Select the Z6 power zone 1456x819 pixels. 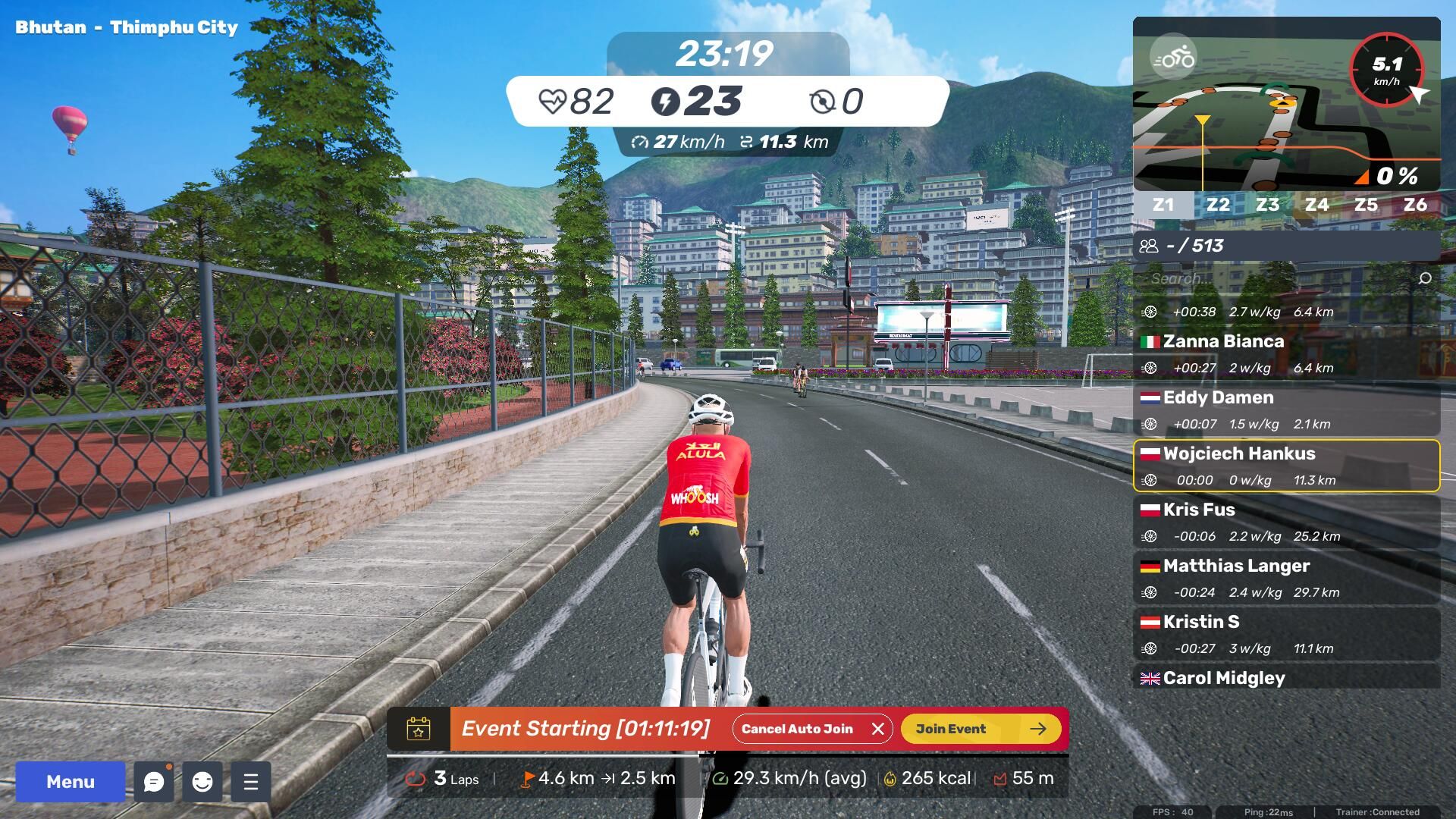(x=1415, y=205)
